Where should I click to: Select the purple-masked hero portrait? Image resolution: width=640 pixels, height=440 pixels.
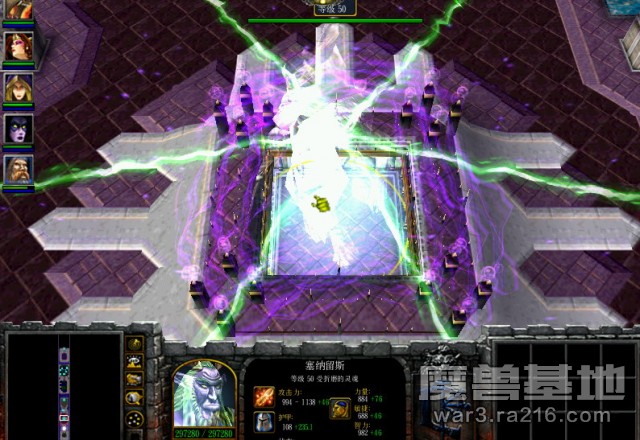[x=18, y=129]
